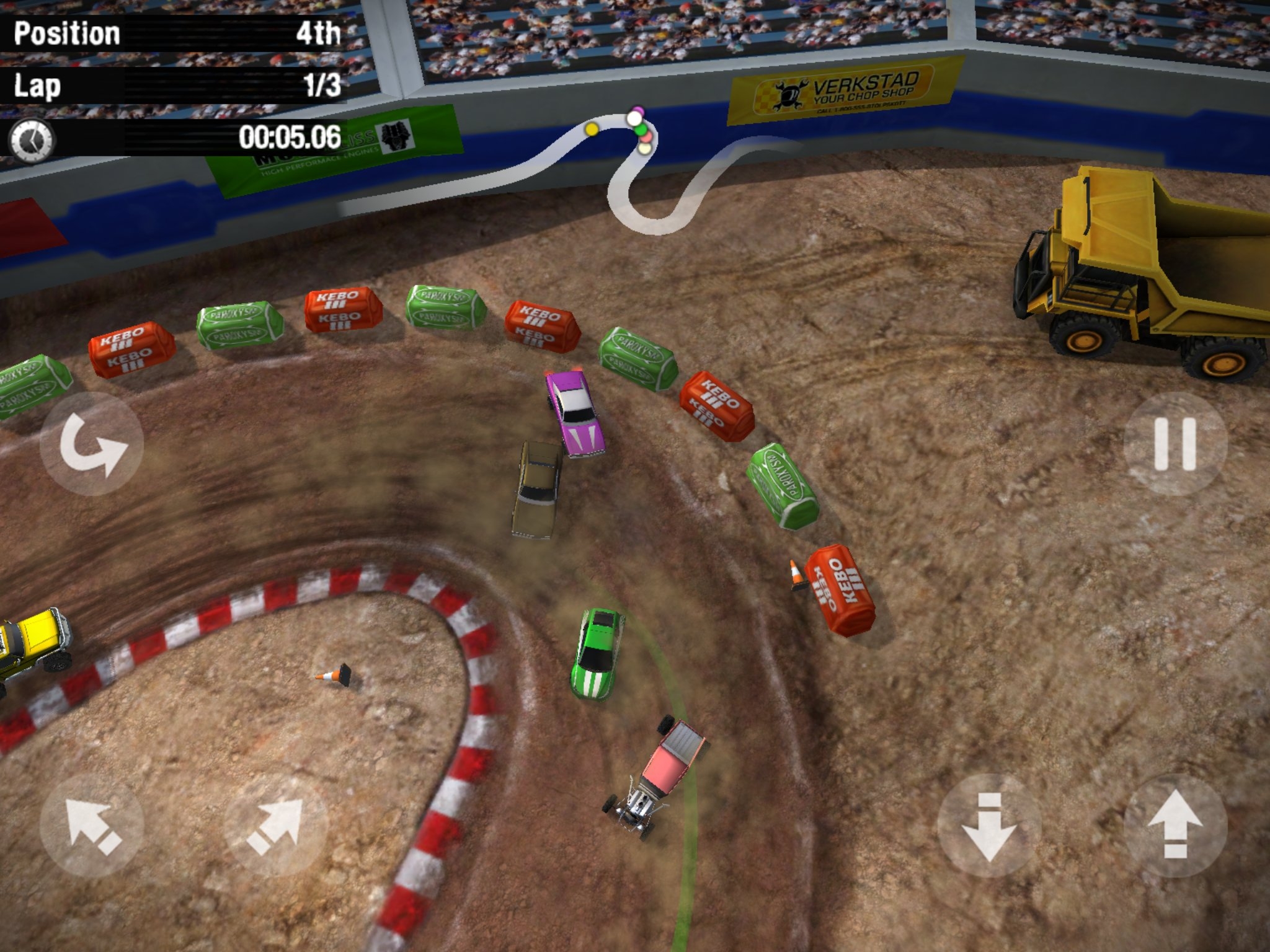This screenshot has width=1270, height=952.
Task: Steer right with the up-right arrow button
Action: click(275, 826)
